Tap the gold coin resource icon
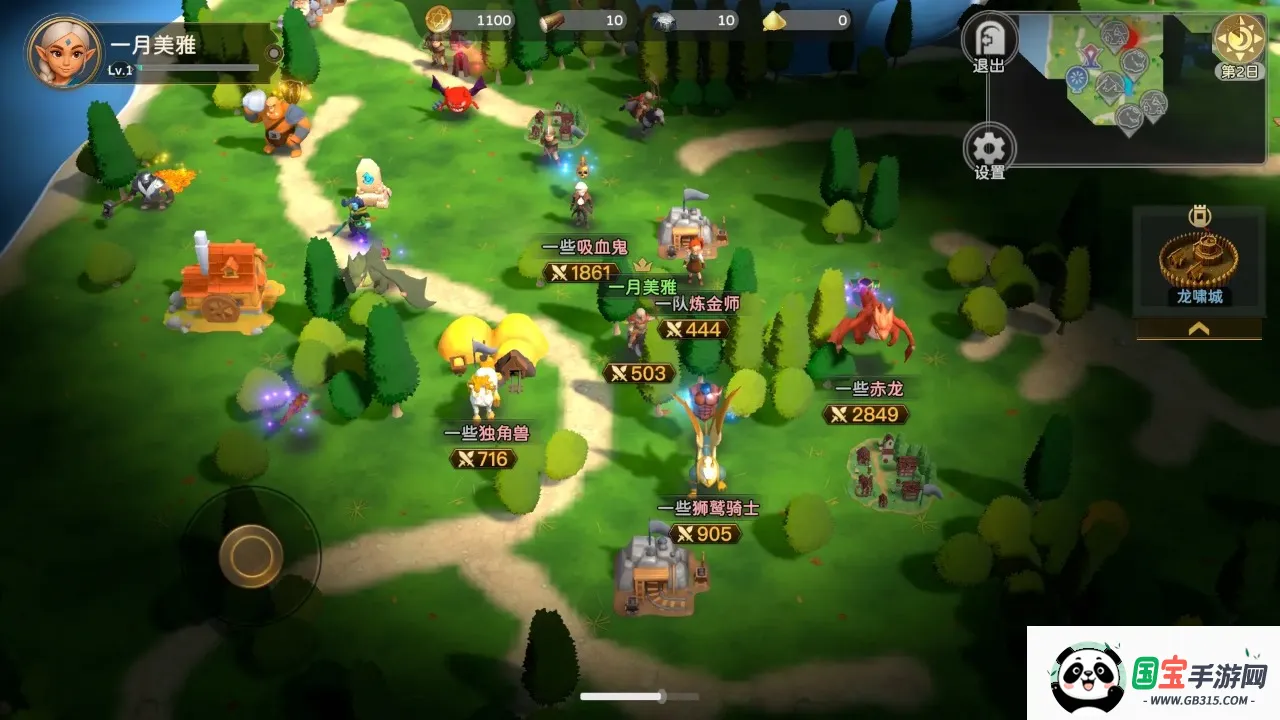 coord(439,19)
